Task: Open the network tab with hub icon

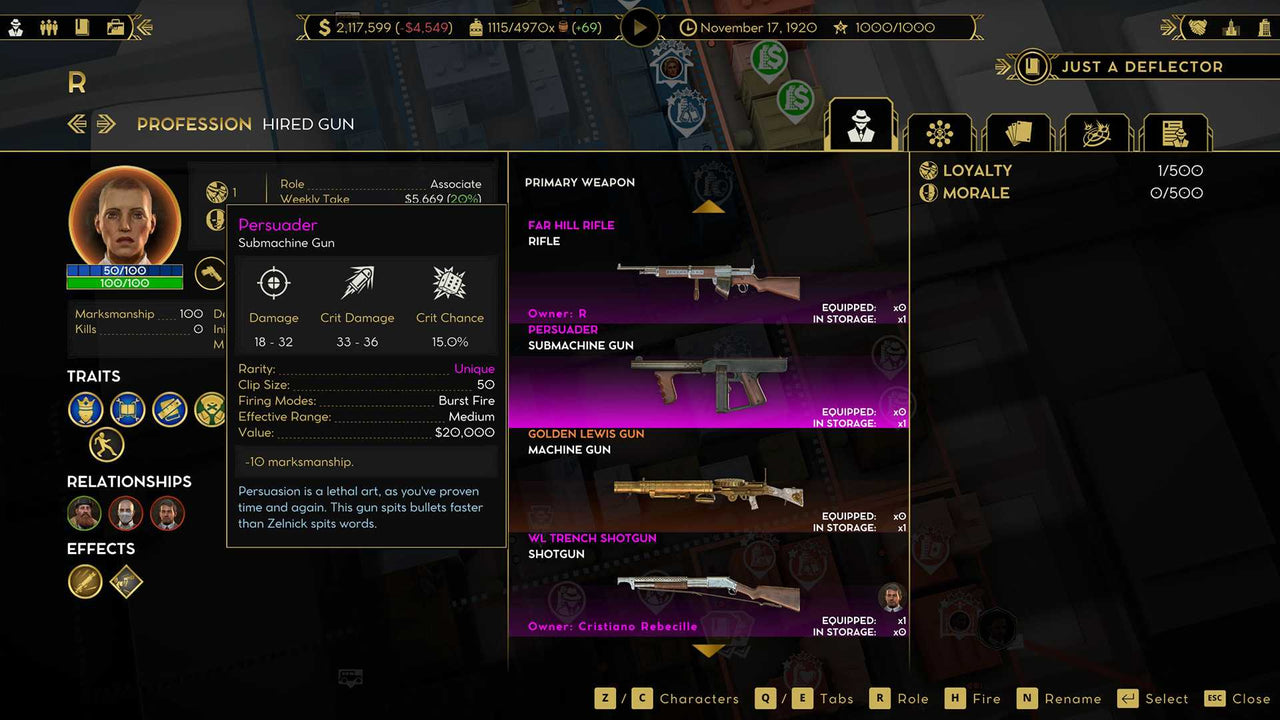Action: pyautogui.click(x=939, y=131)
